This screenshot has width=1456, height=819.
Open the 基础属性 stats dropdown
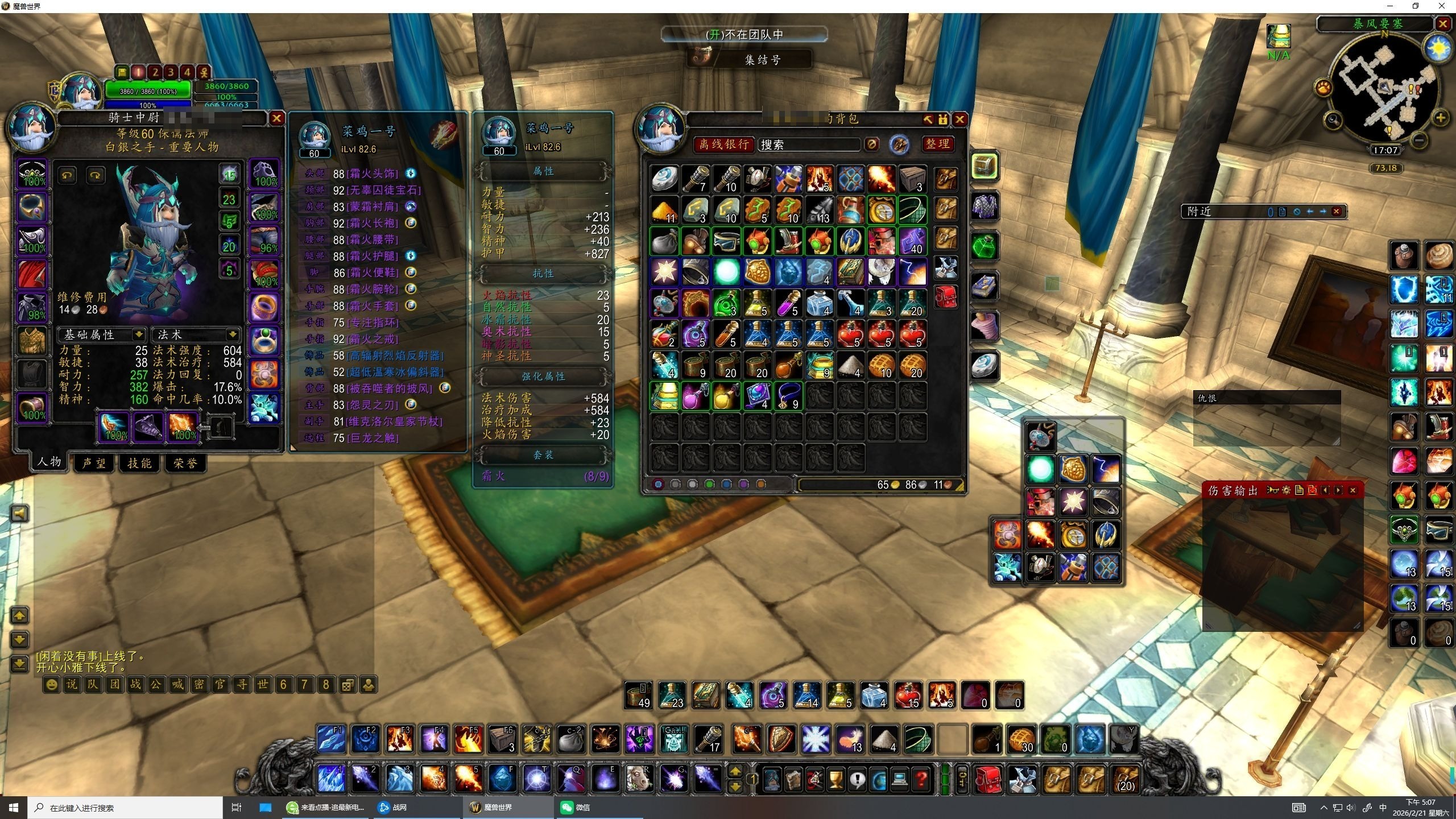(x=138, y=334)
